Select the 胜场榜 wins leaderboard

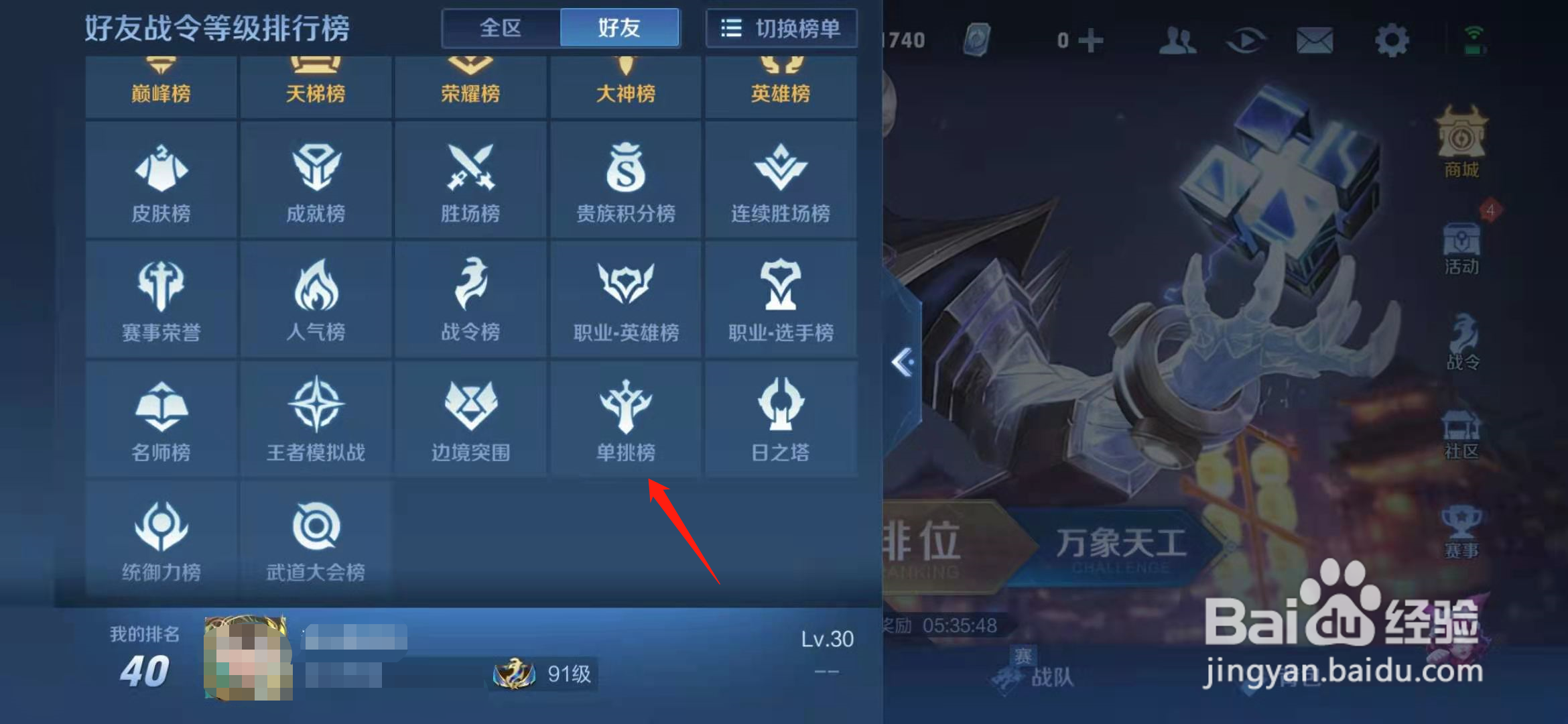pyautogui.click(x=470, y=179)
